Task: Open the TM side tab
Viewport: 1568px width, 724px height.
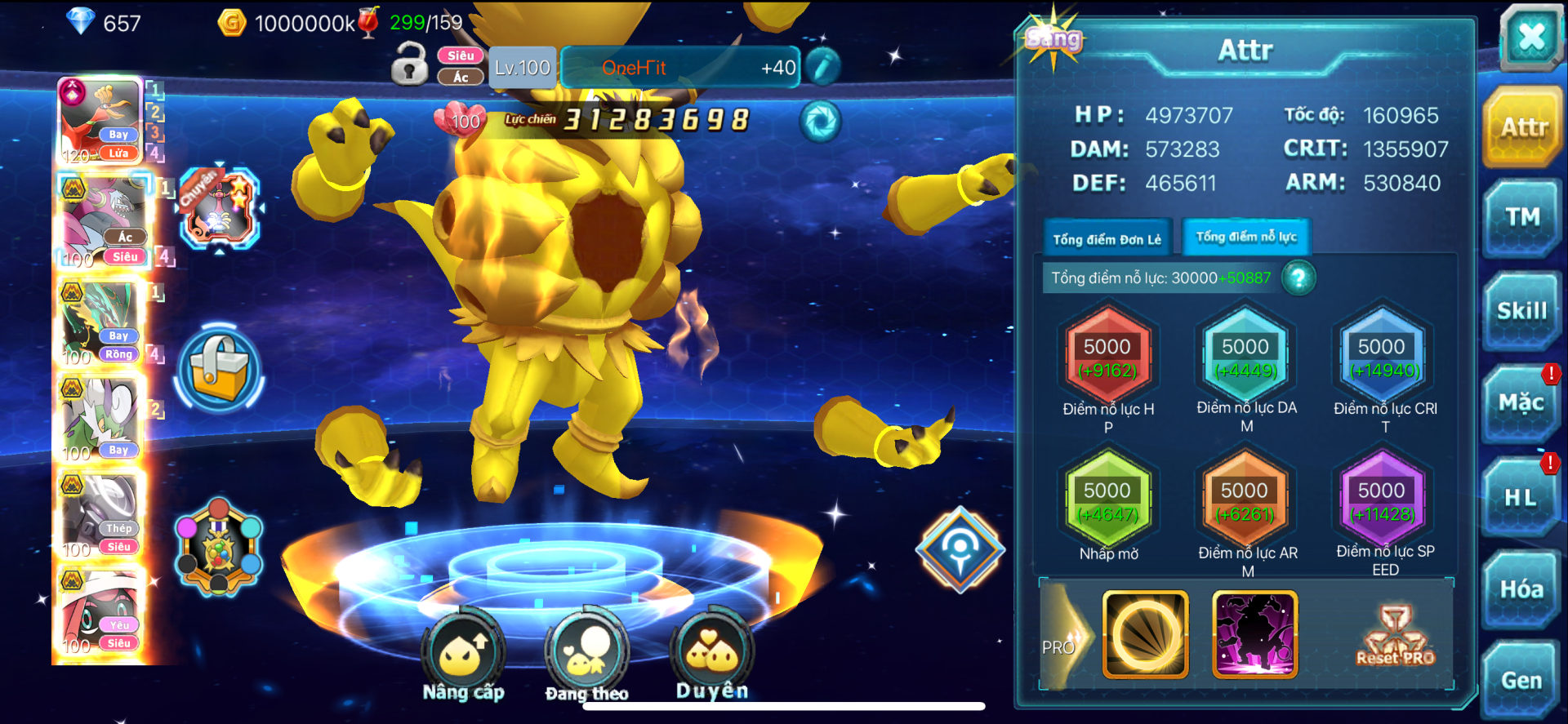Action: coord(1522,217)
